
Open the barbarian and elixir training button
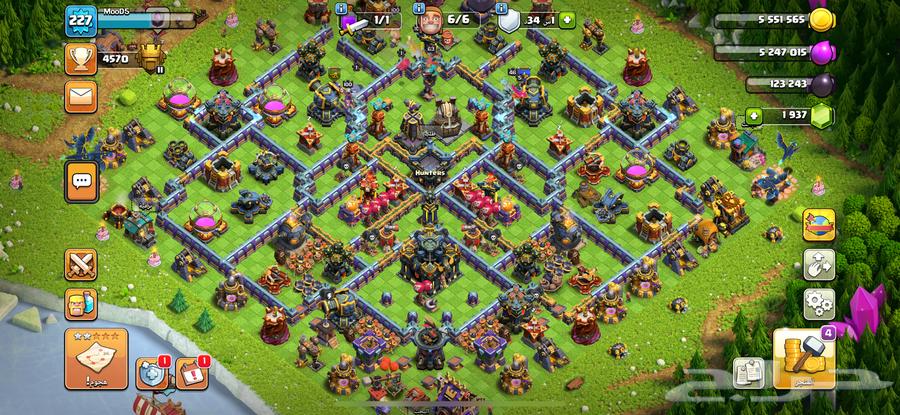[81, 301]
